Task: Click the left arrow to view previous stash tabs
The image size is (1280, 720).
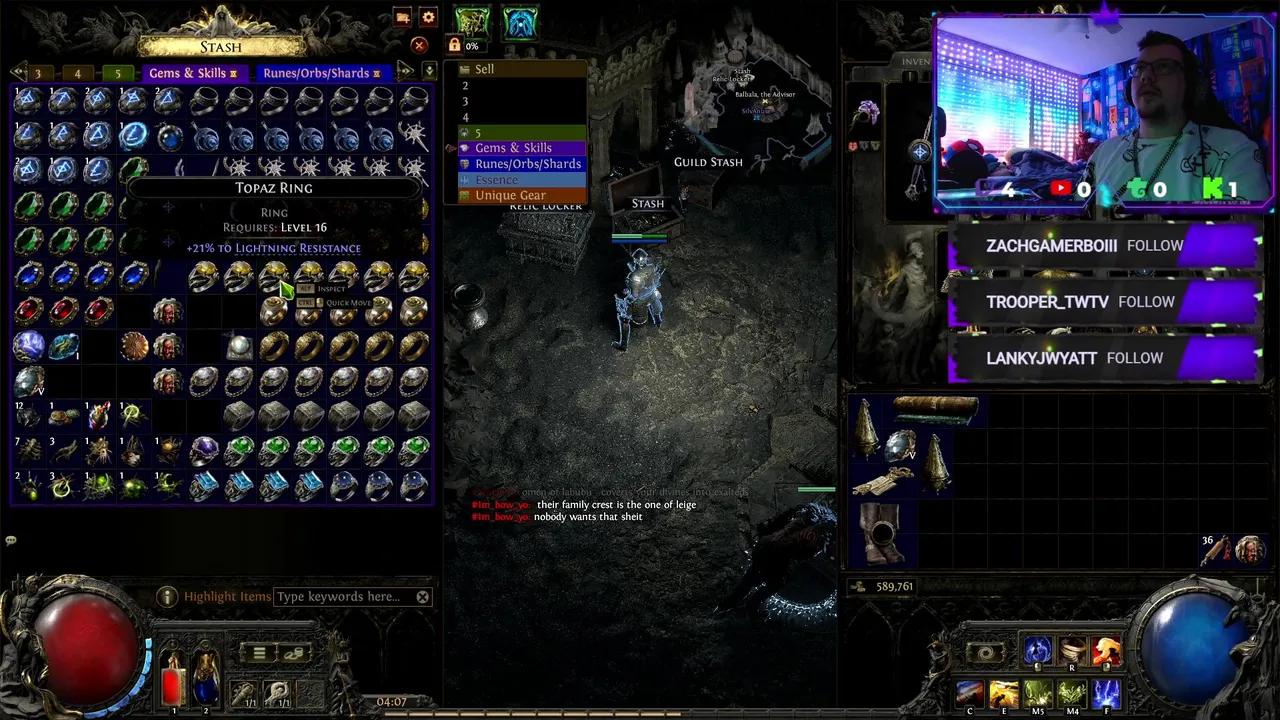Action: pyautogui.click(x=18, y=71)
